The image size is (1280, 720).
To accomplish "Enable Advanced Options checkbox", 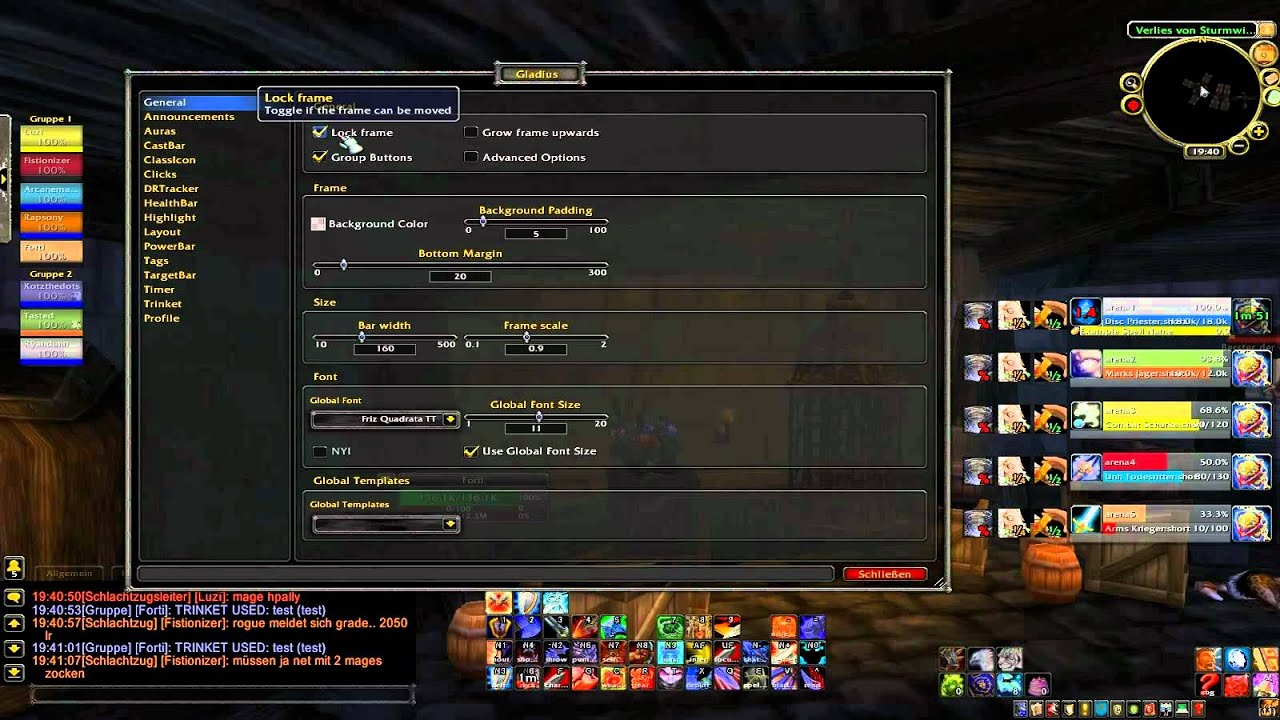I will coord(471,157).
